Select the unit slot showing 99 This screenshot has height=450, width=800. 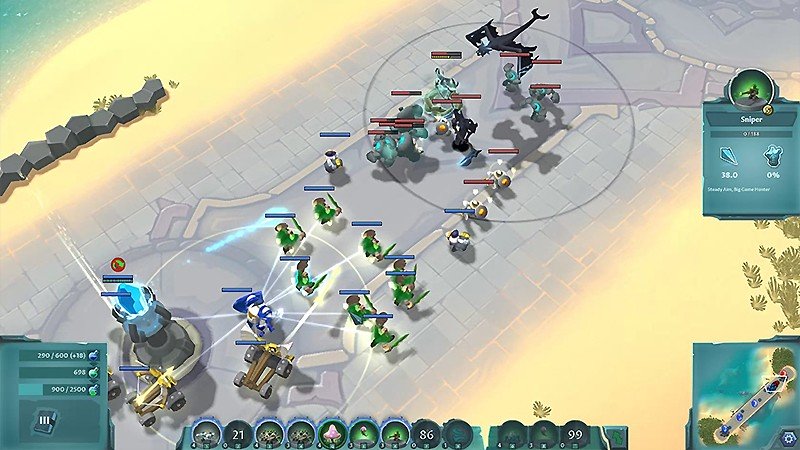[x=573, y=435]
